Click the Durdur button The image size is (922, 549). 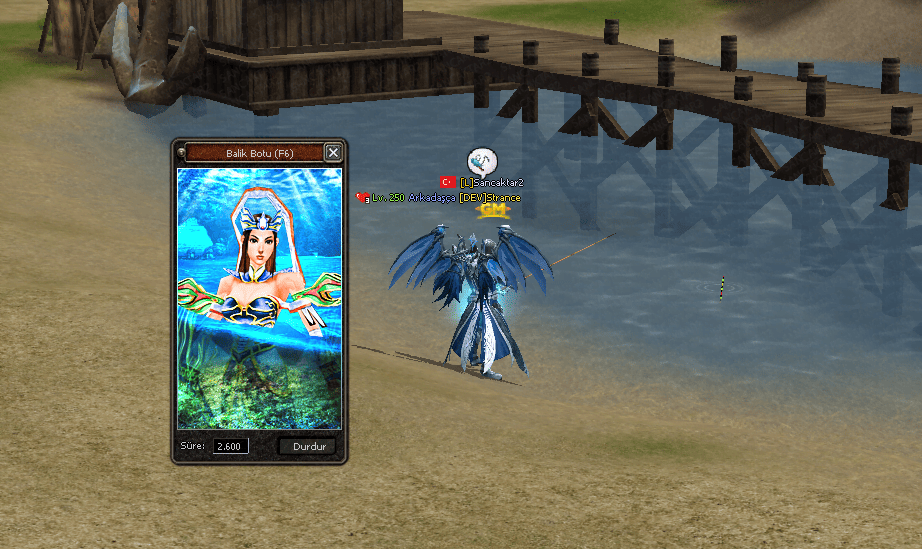pyautogui.click(x=308, y=446)
